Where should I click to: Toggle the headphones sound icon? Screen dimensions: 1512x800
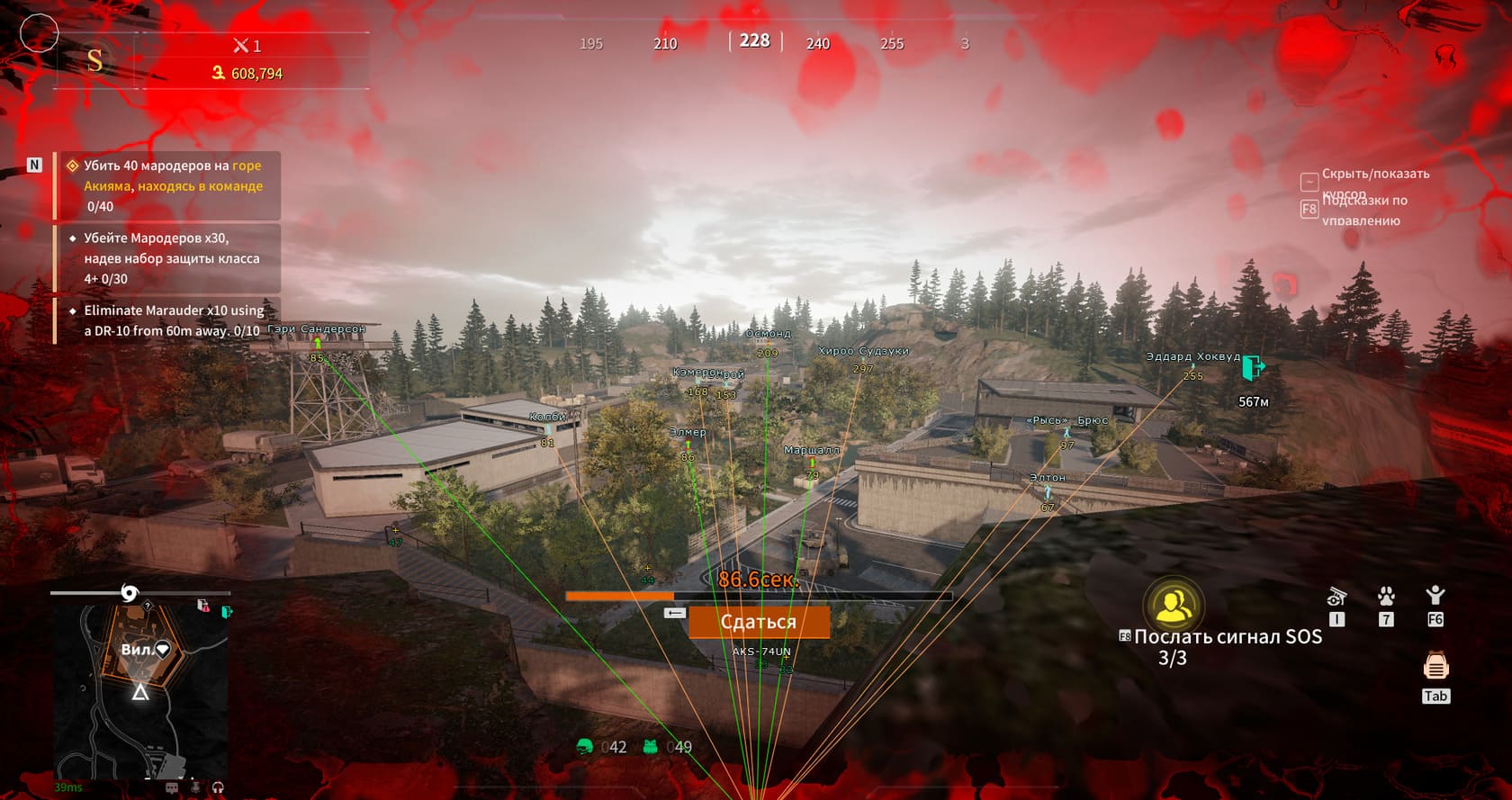coord(218,787)
